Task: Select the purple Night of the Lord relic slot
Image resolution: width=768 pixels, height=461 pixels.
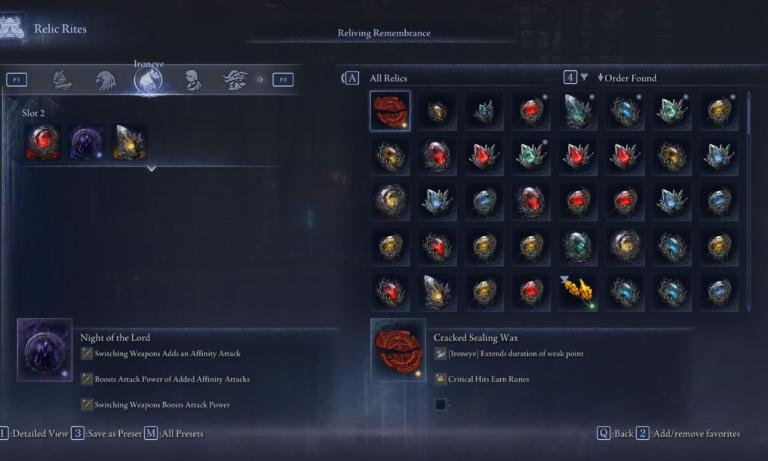Action: coord(86,142)
